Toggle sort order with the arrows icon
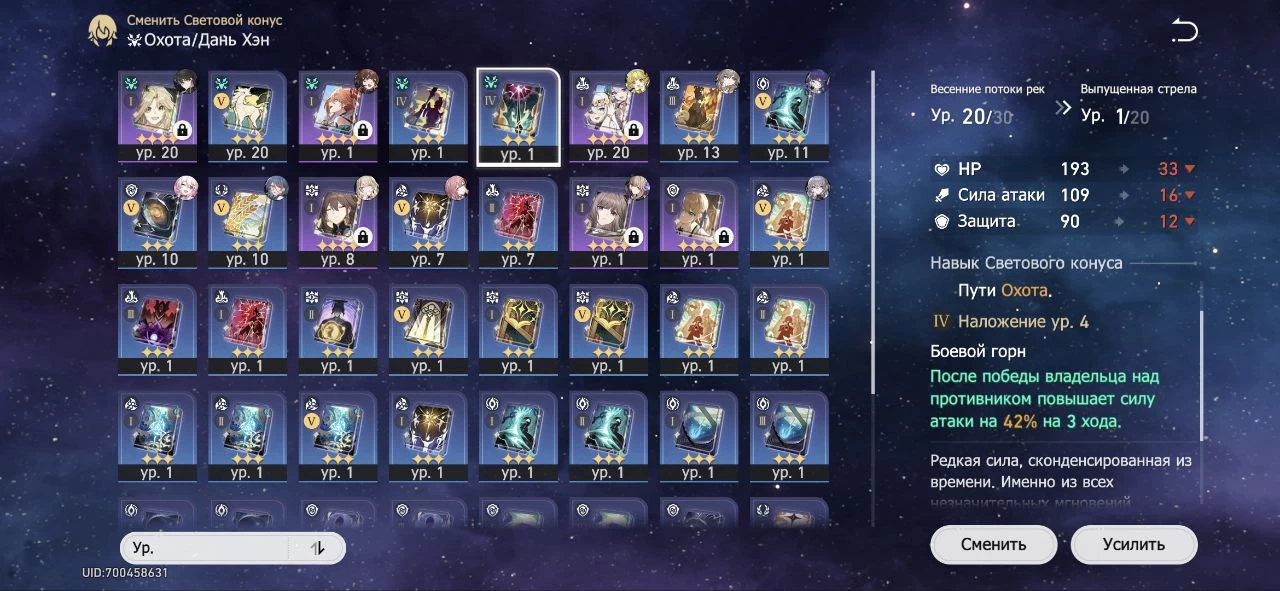 pos(318,548)
